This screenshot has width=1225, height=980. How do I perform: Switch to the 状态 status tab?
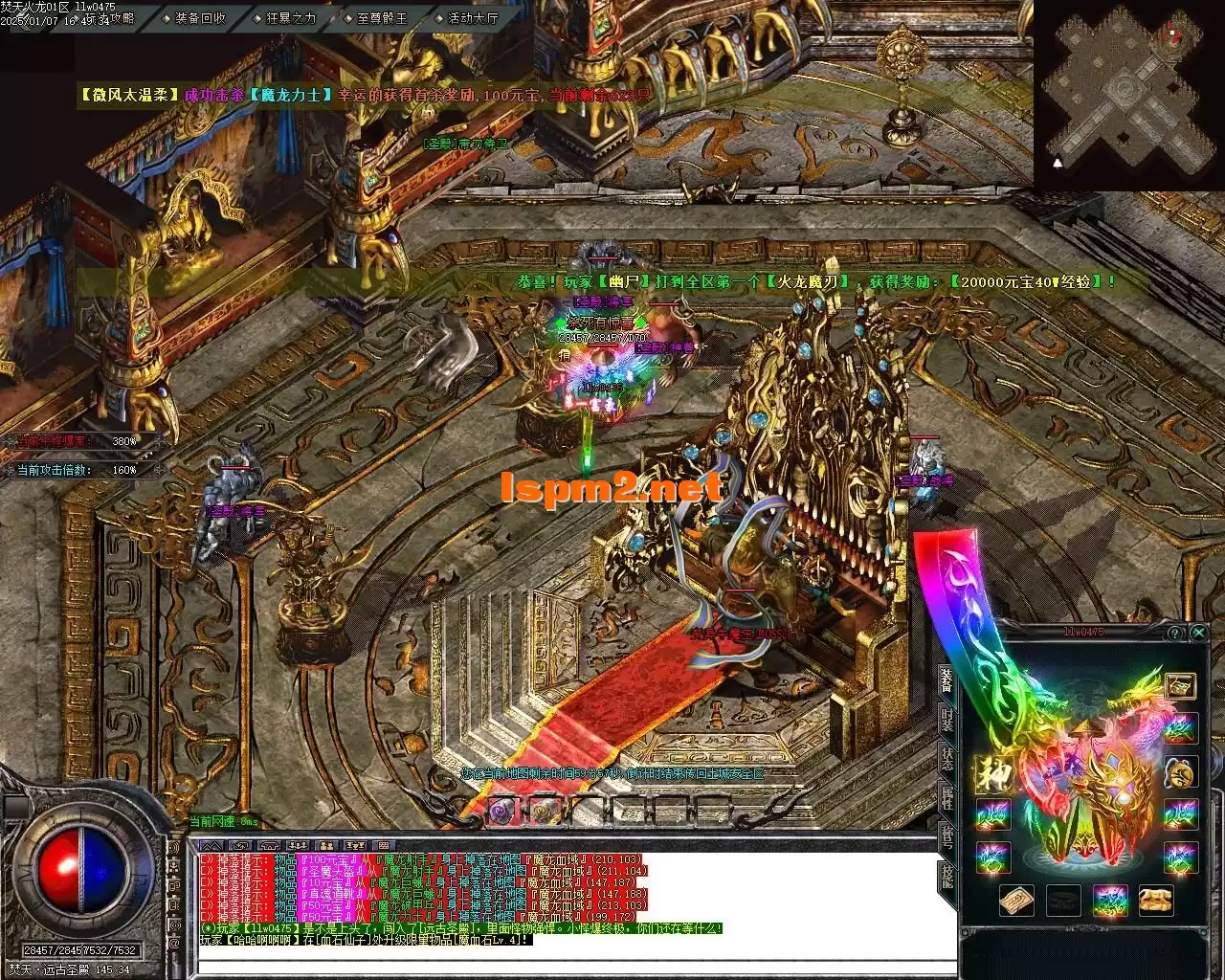947,761
